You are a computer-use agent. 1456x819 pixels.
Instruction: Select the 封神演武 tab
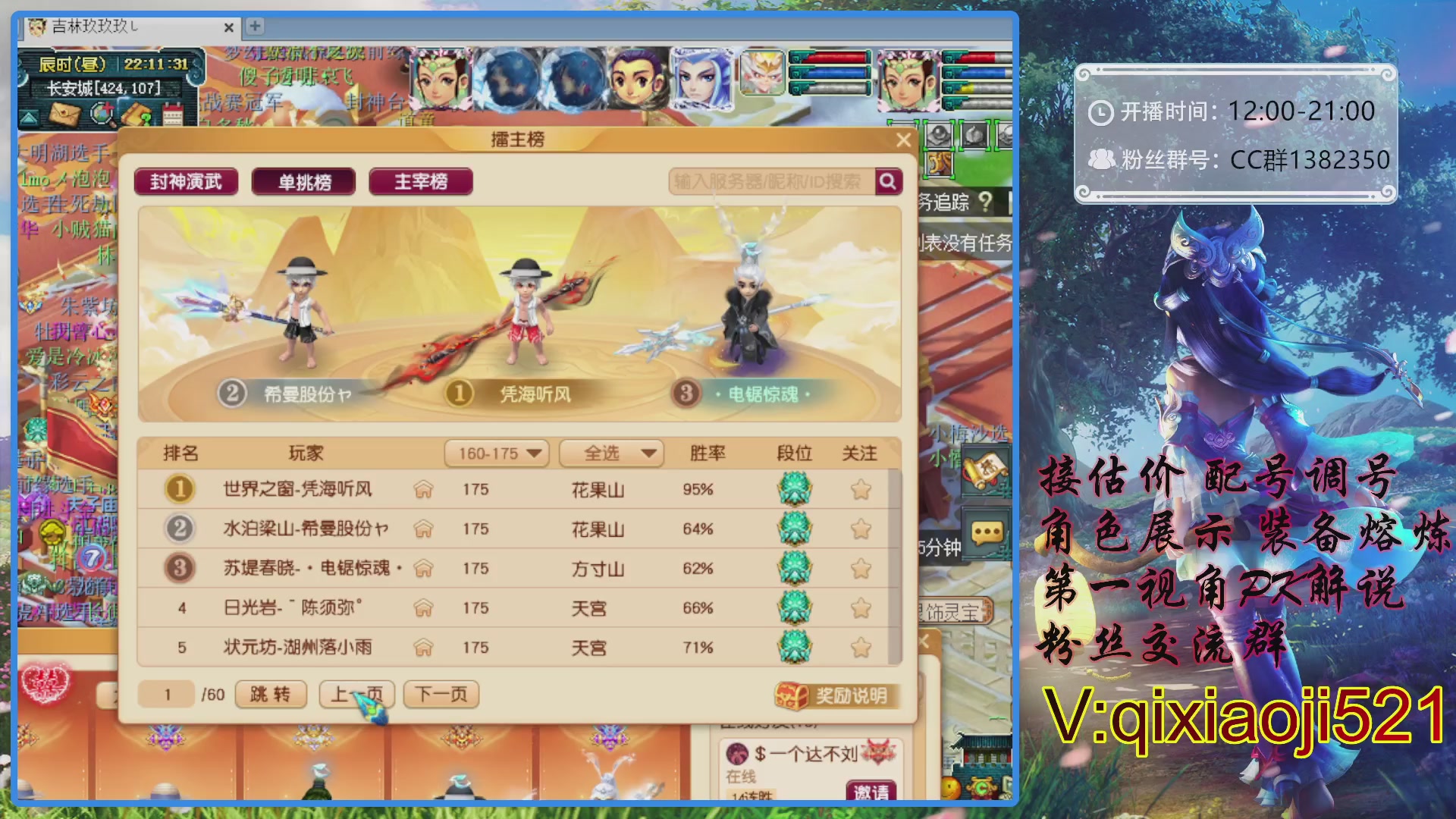pyautogui.click(x=184, y=181)
